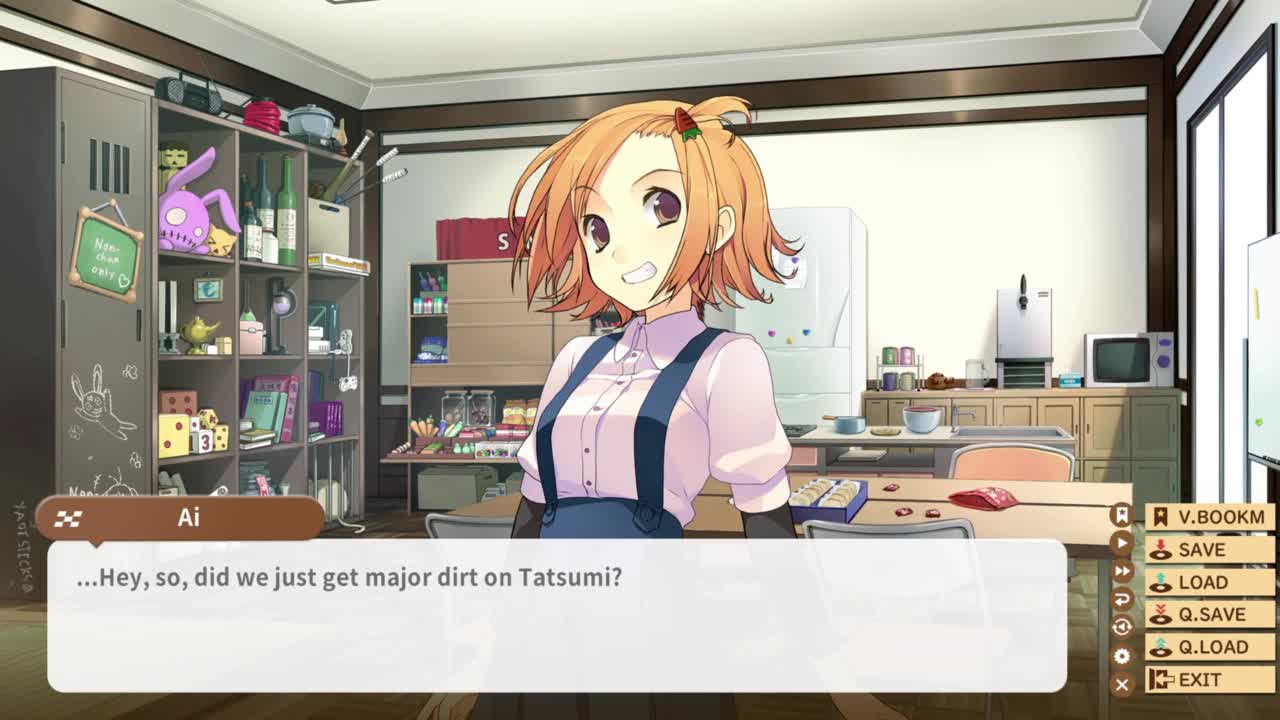Click the SAVE button
1280x720 pixels.
coord(1209,550)
